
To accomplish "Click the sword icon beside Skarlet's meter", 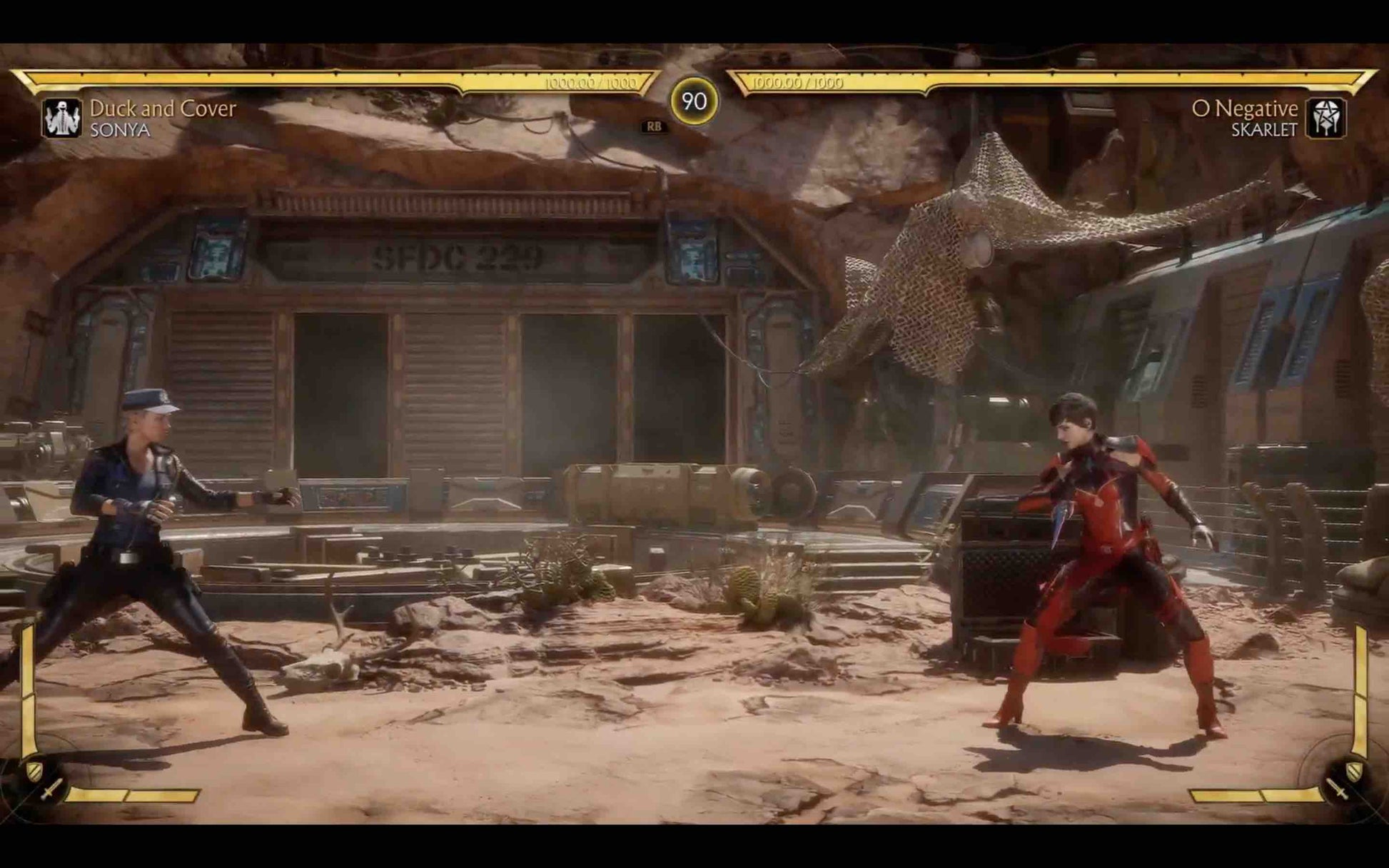I will [x=1337, y=789].
